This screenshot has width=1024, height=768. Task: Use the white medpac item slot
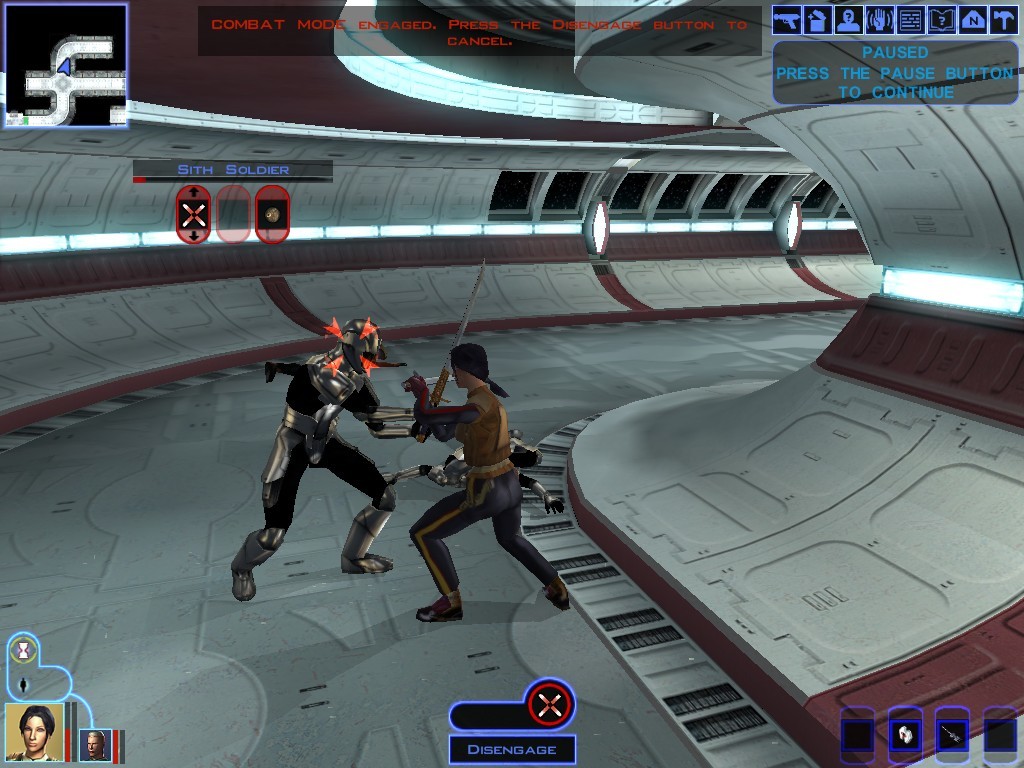905,735
